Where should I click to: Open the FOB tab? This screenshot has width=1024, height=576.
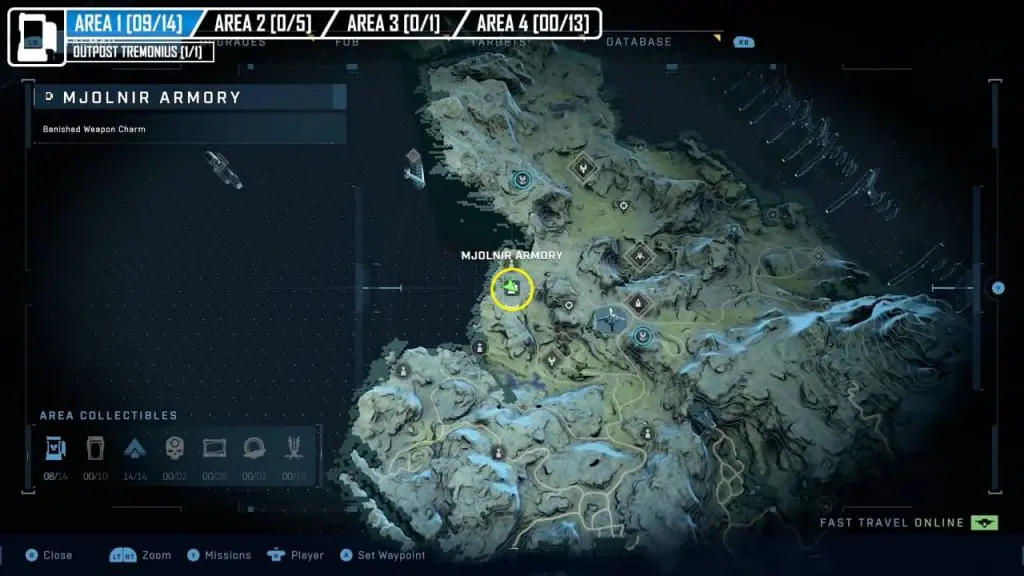(x=348, y=42)
